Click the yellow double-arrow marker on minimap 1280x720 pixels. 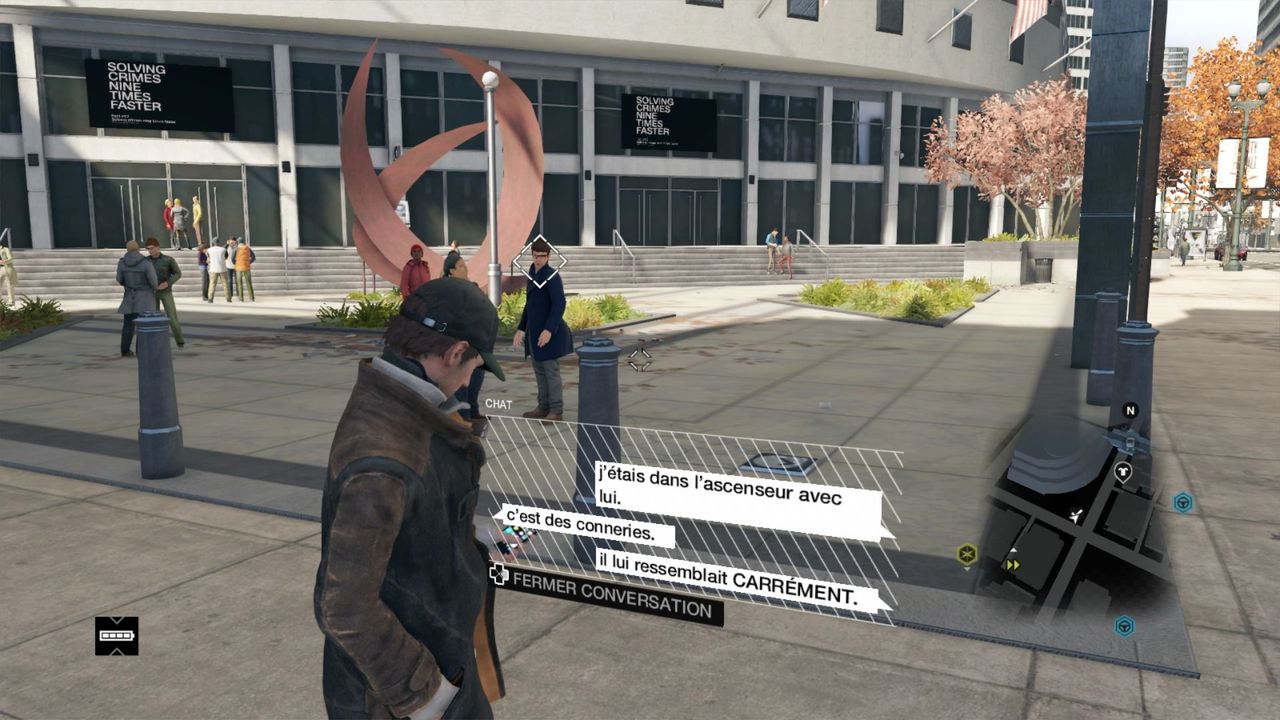[x=1012, y=564]
